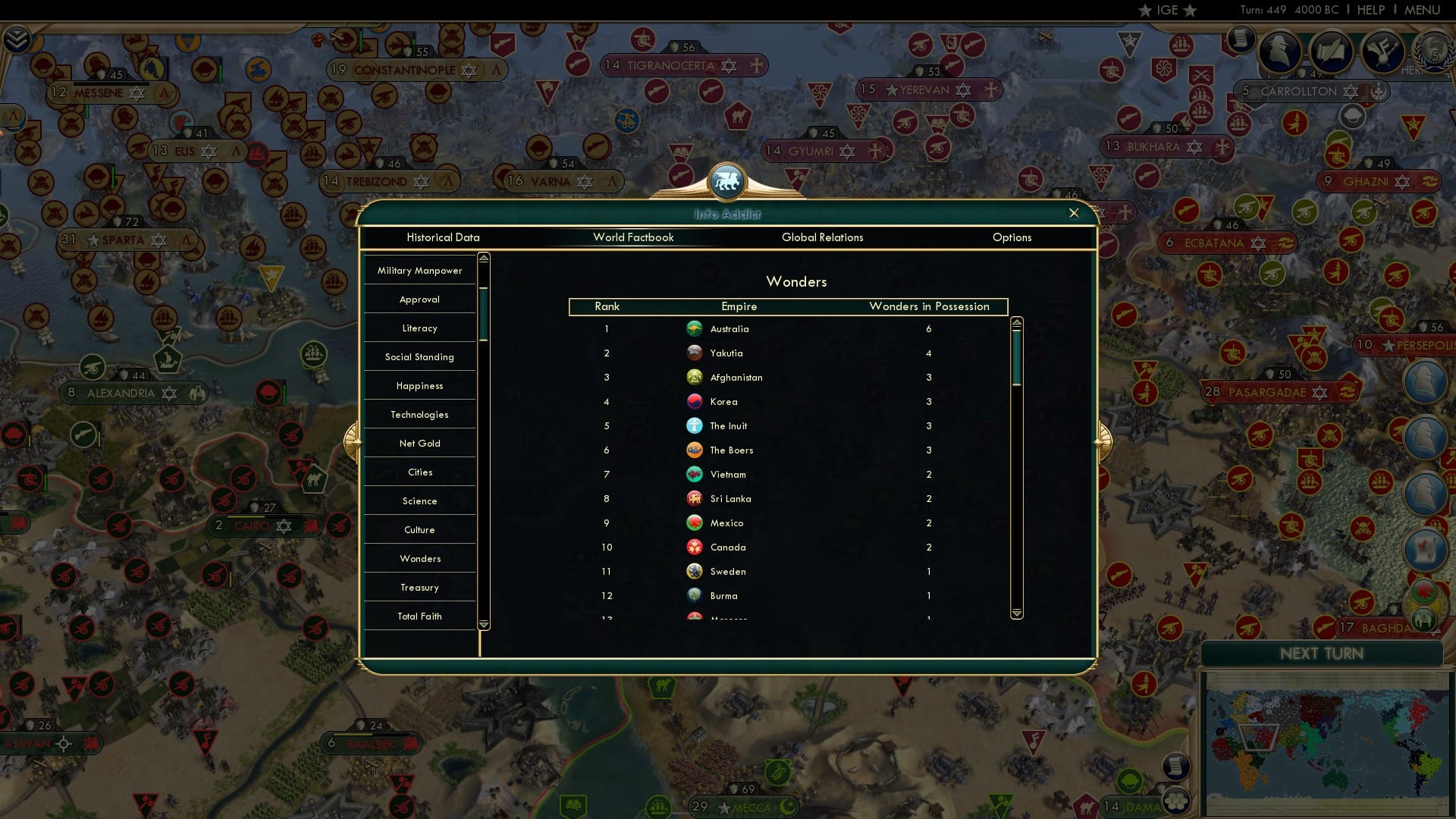Open the Options tab in Info Addict
Image resolution: width=1456 pixels, height=819 pixels.
pyautogui.click(x=1012, y=237)
